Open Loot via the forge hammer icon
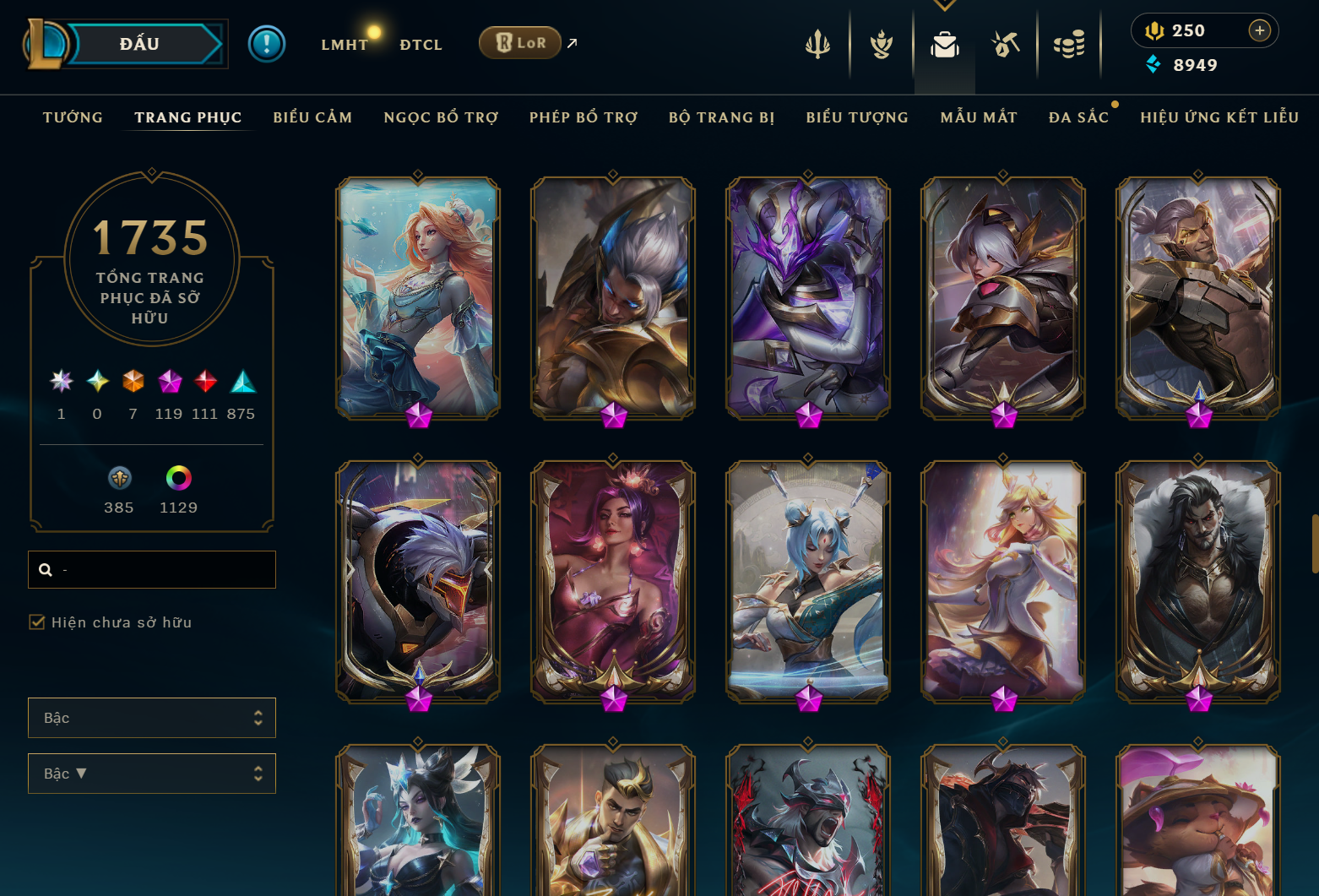 pos(1007,44)
